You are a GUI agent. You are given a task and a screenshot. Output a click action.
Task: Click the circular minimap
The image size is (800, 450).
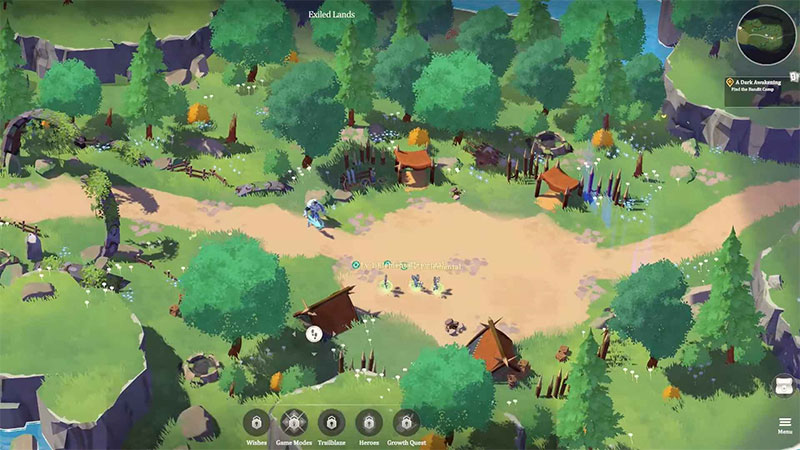click(x=767, y=36)
